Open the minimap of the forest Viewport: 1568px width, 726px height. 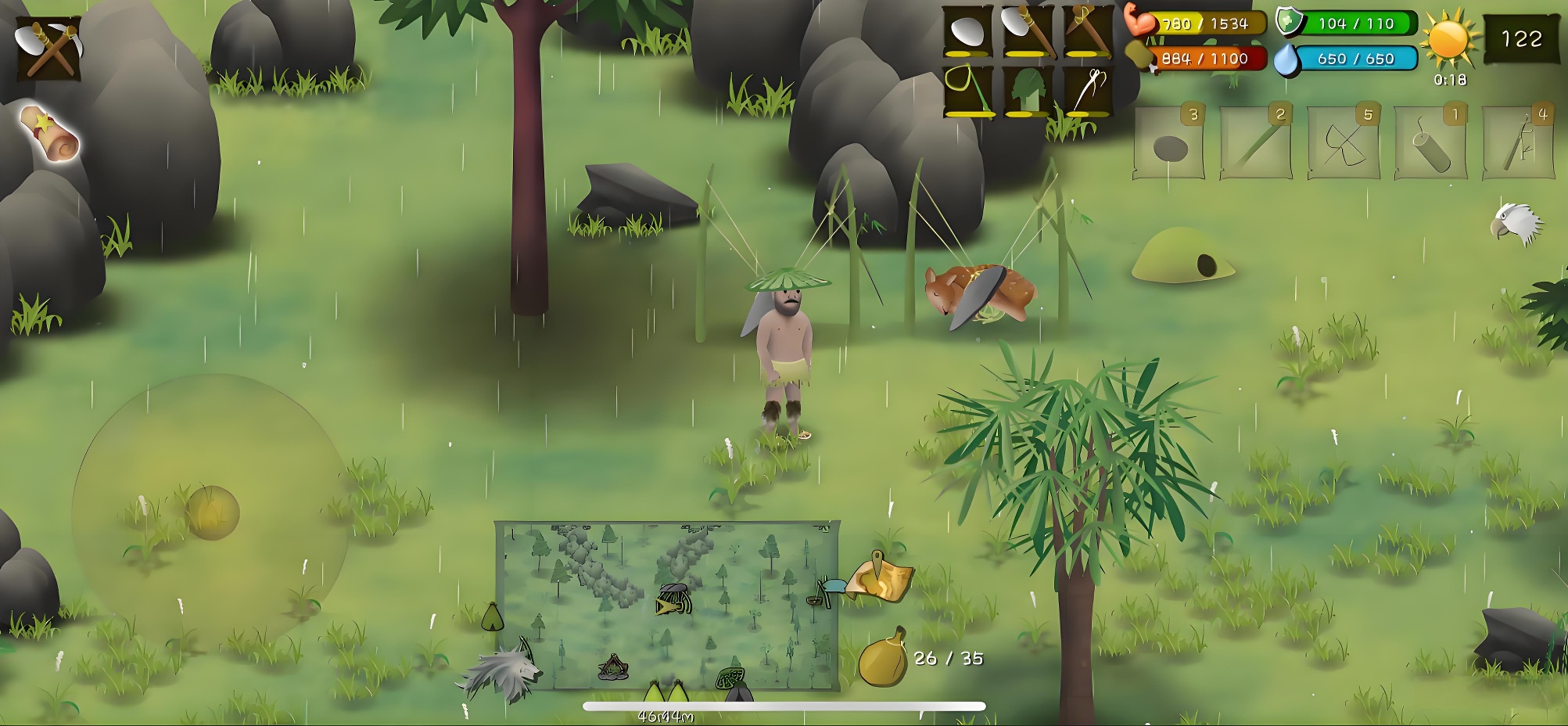[667, 606]
